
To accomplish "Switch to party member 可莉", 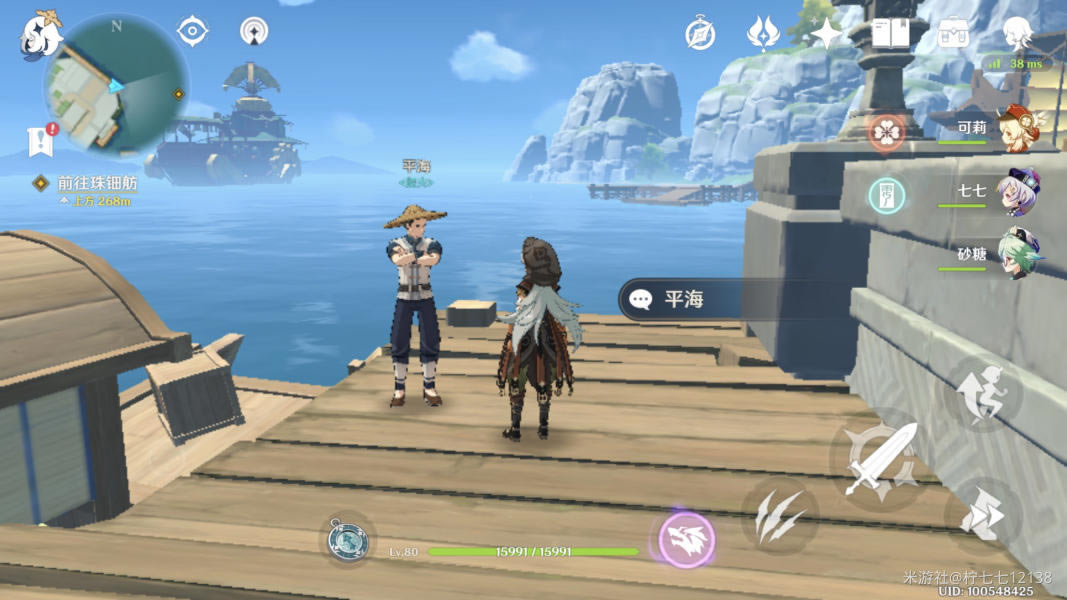I will coord(990,129).
